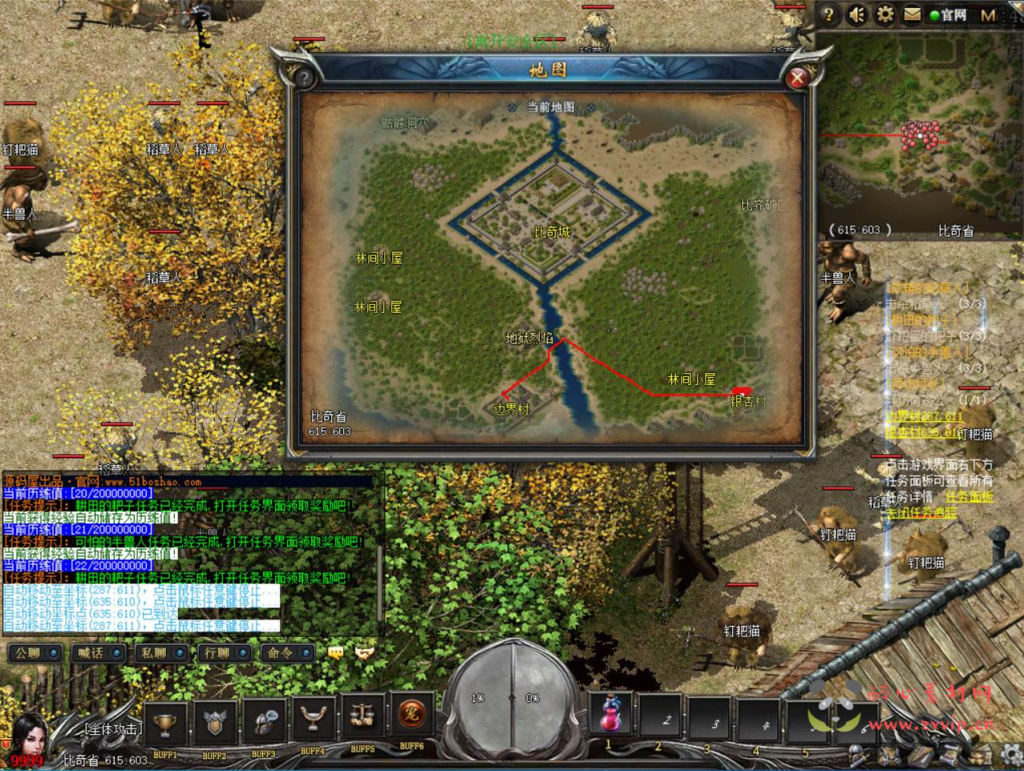Select the 私聊 private chat channel
Viewport: 1024px width, 771px height.
point(159,652)
